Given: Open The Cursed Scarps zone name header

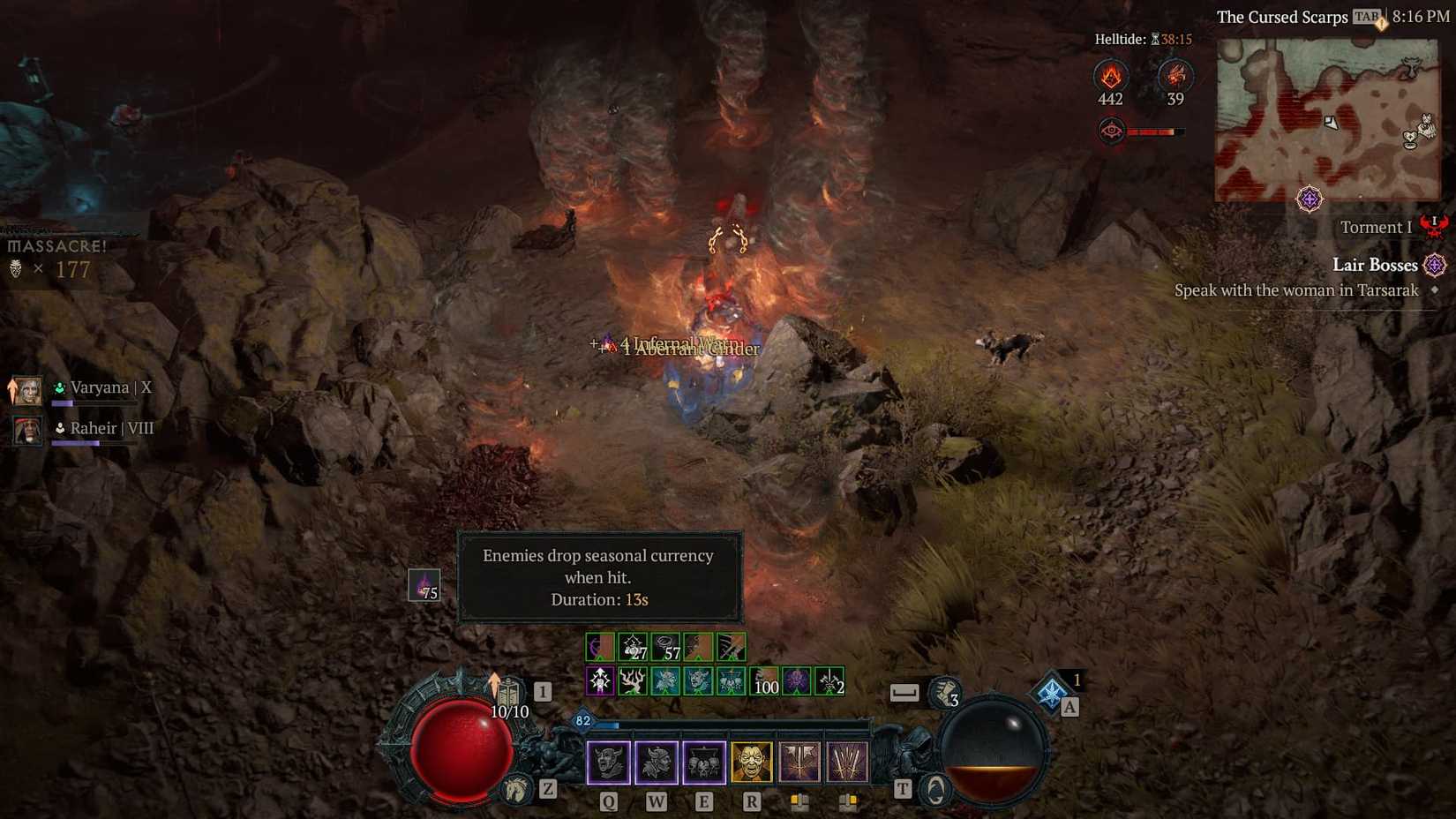Looking at the screenshot, I should point(1282,17).
